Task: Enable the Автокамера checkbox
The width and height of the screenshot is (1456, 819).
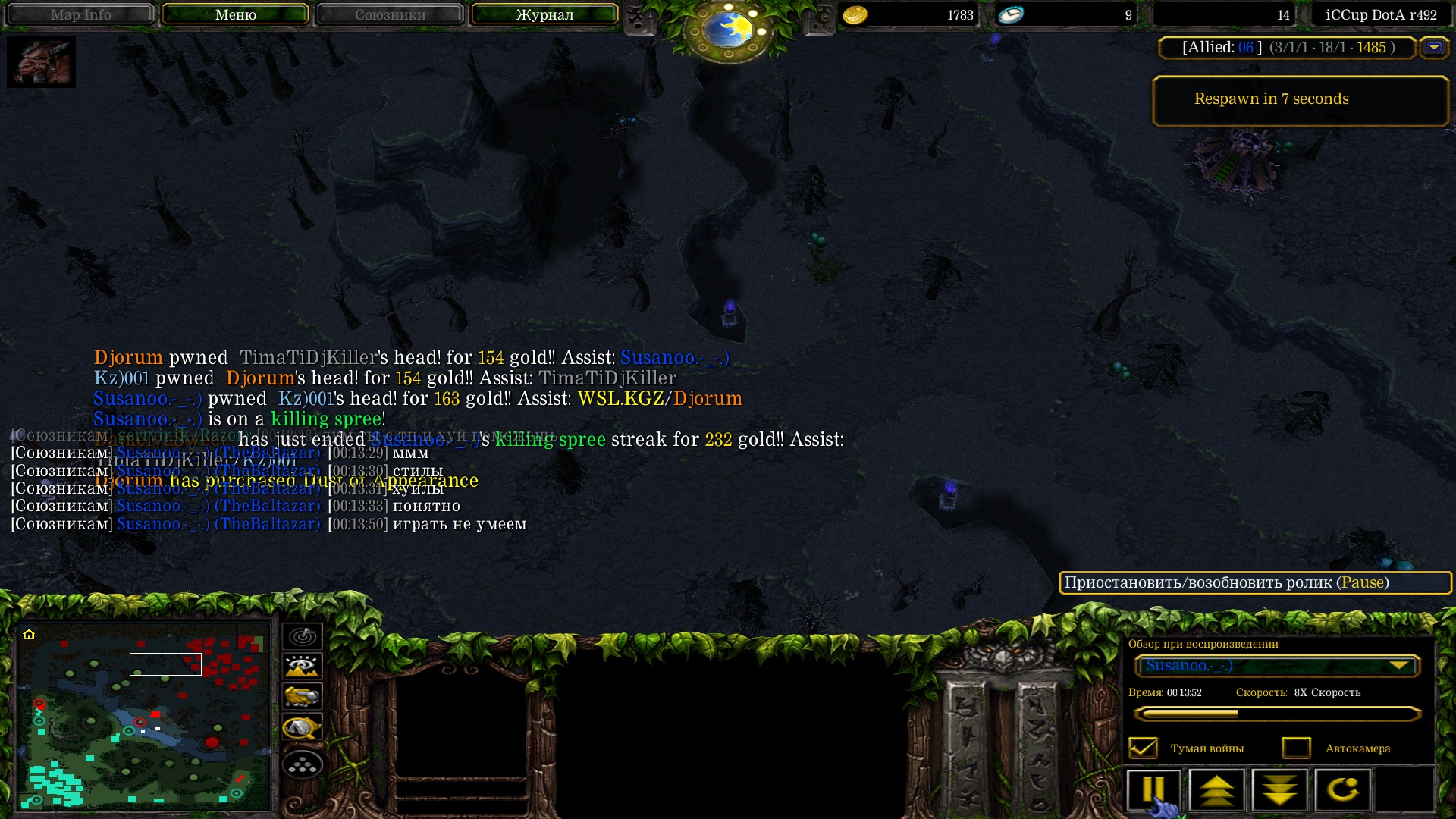Action: (x=1296, y=748)
